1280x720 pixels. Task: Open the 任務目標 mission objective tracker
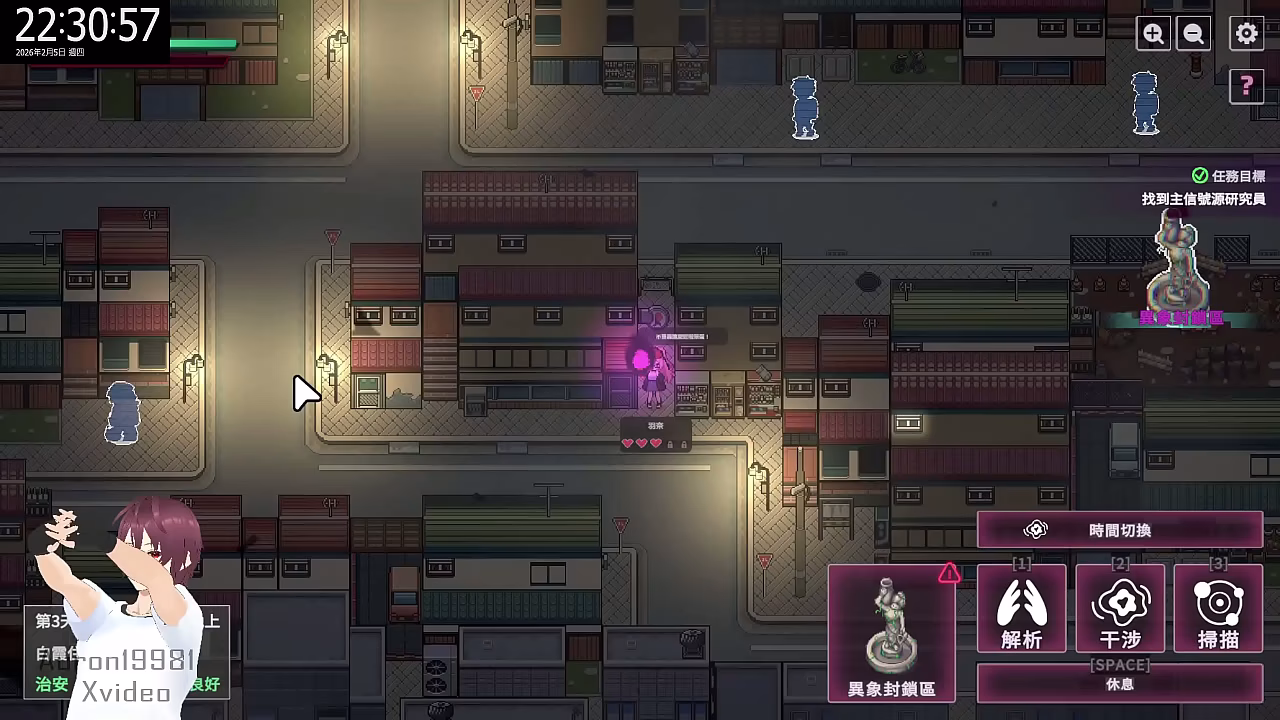pyautogui.click(x=1230, y=176)
